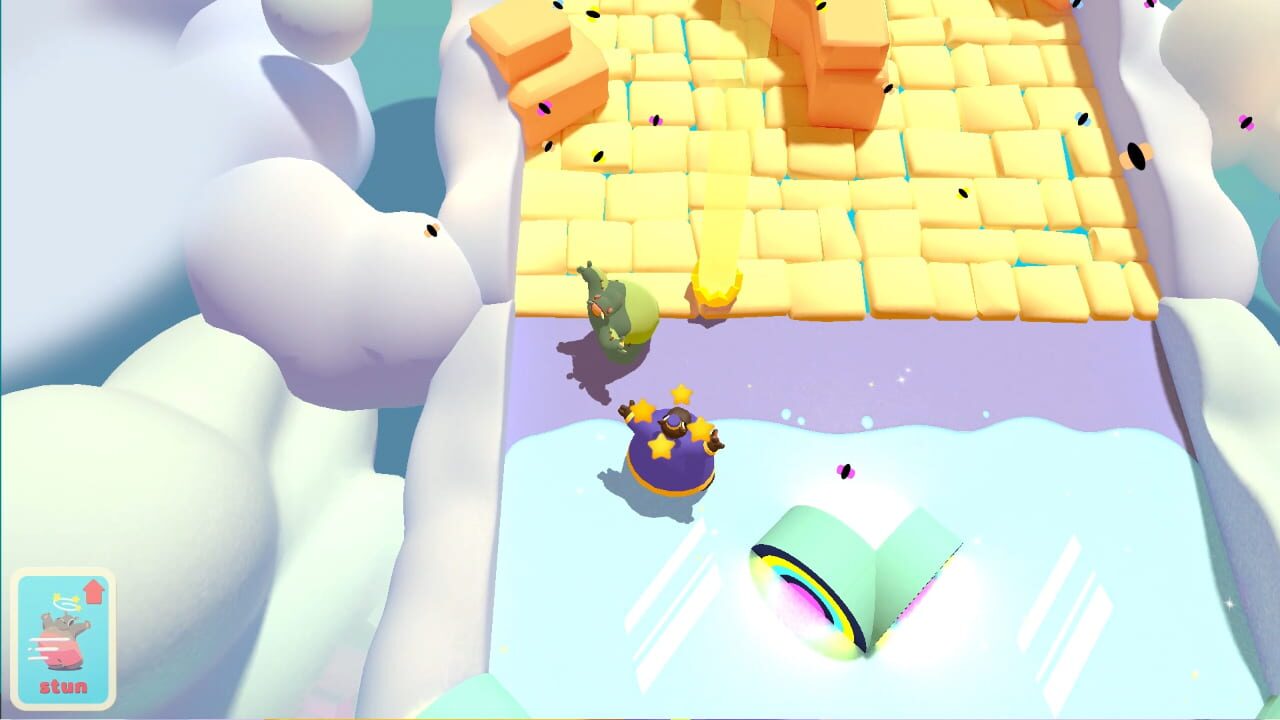This screenshot has width=1280, height=720.
Task: Select the speed lines behind the stun hippo
Action: click(x=40, y=648)
